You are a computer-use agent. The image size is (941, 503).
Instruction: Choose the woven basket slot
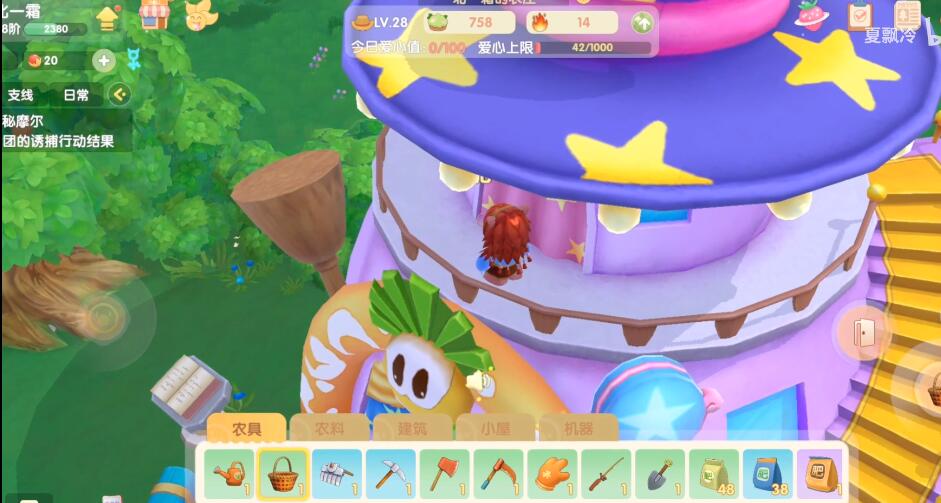click(x=282, y=471)
